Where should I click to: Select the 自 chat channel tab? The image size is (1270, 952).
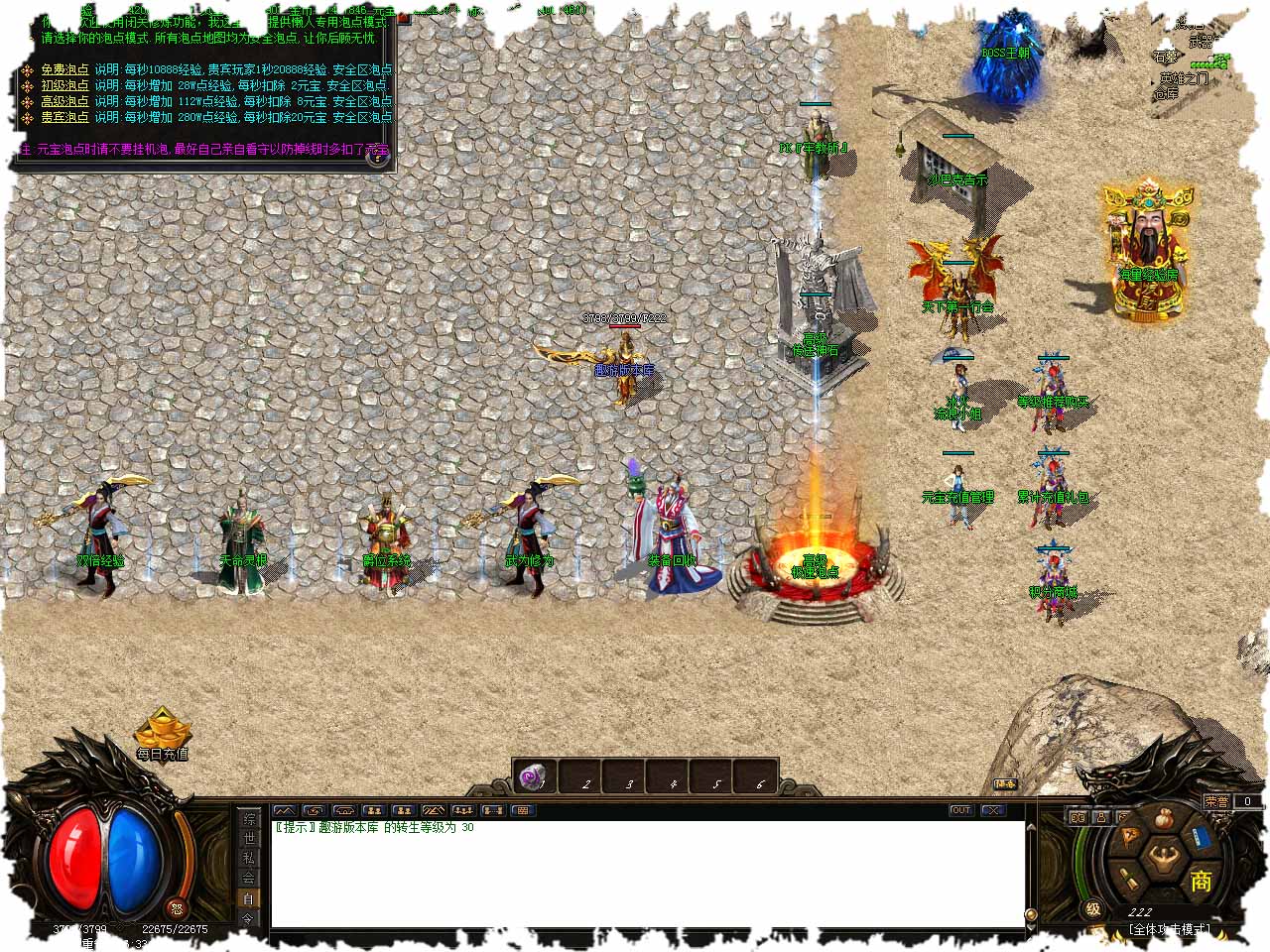point(249,898)
